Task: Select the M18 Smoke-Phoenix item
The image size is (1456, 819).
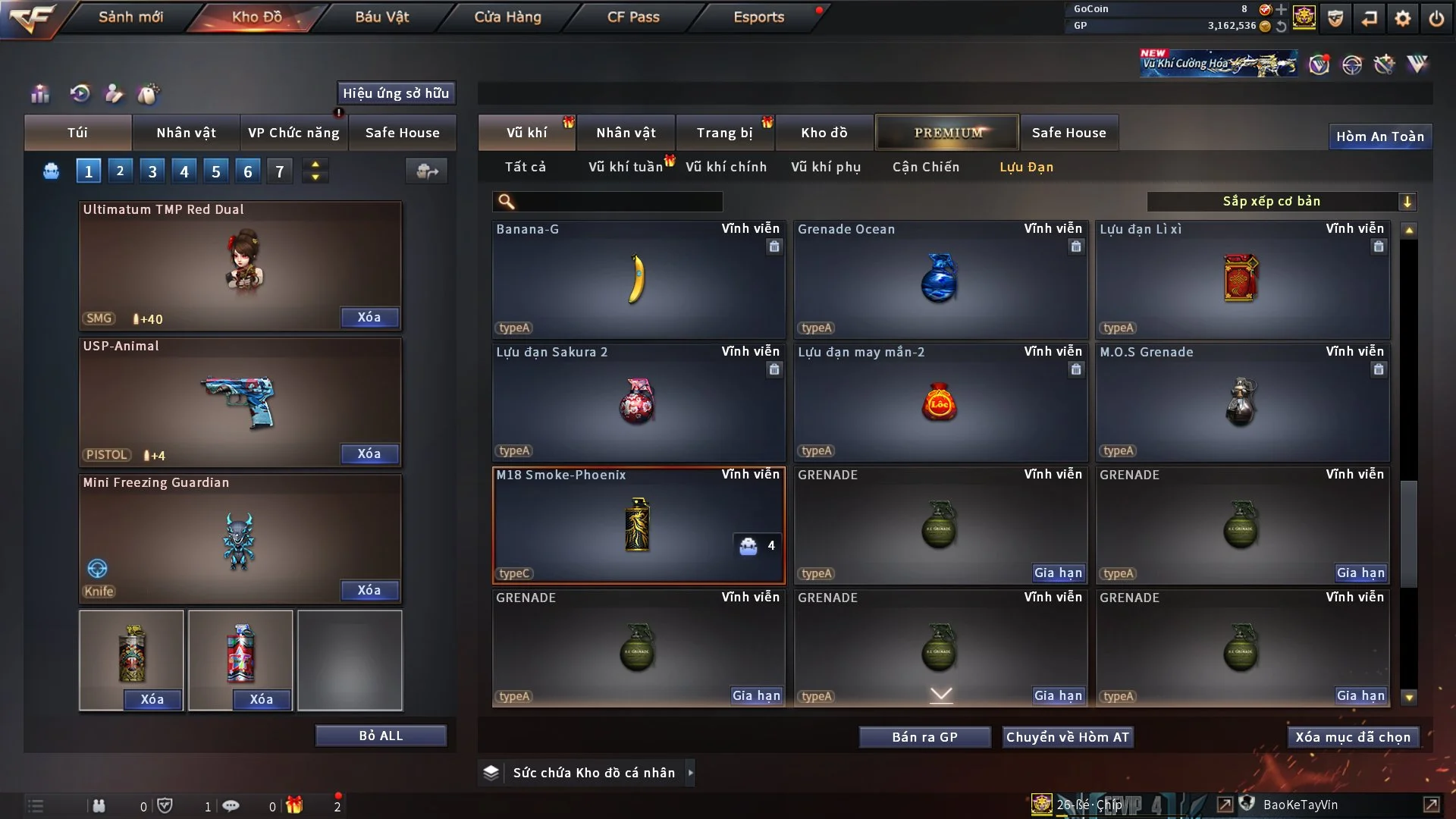Action: click(x=639, y=525)
